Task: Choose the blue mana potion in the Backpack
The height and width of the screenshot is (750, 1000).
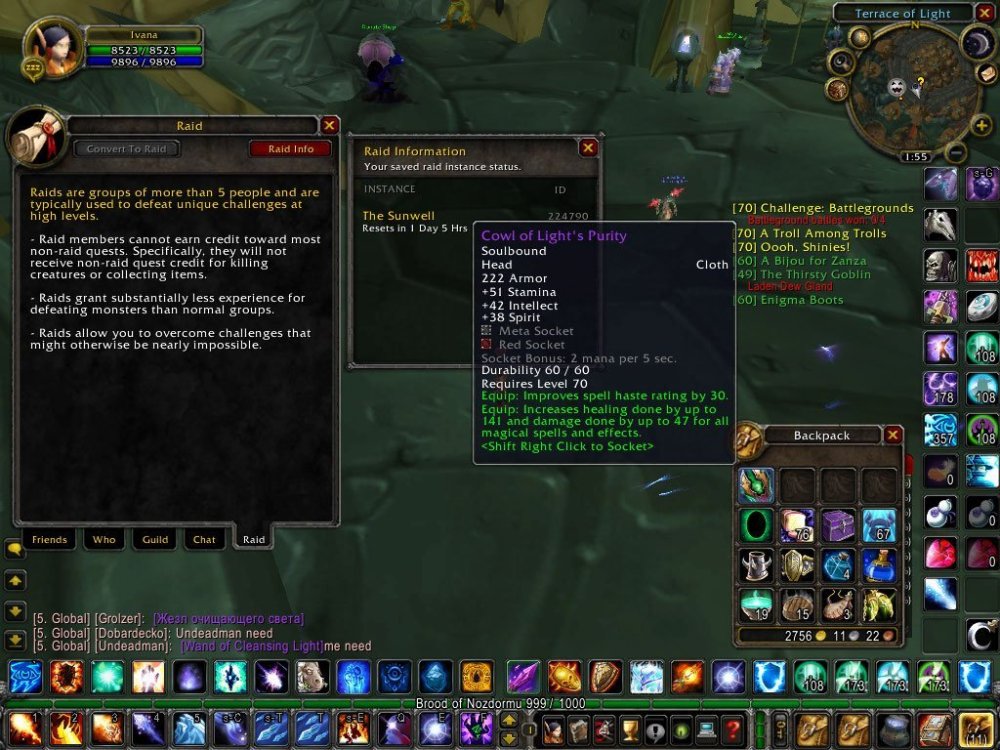Action: click(878, 565)
